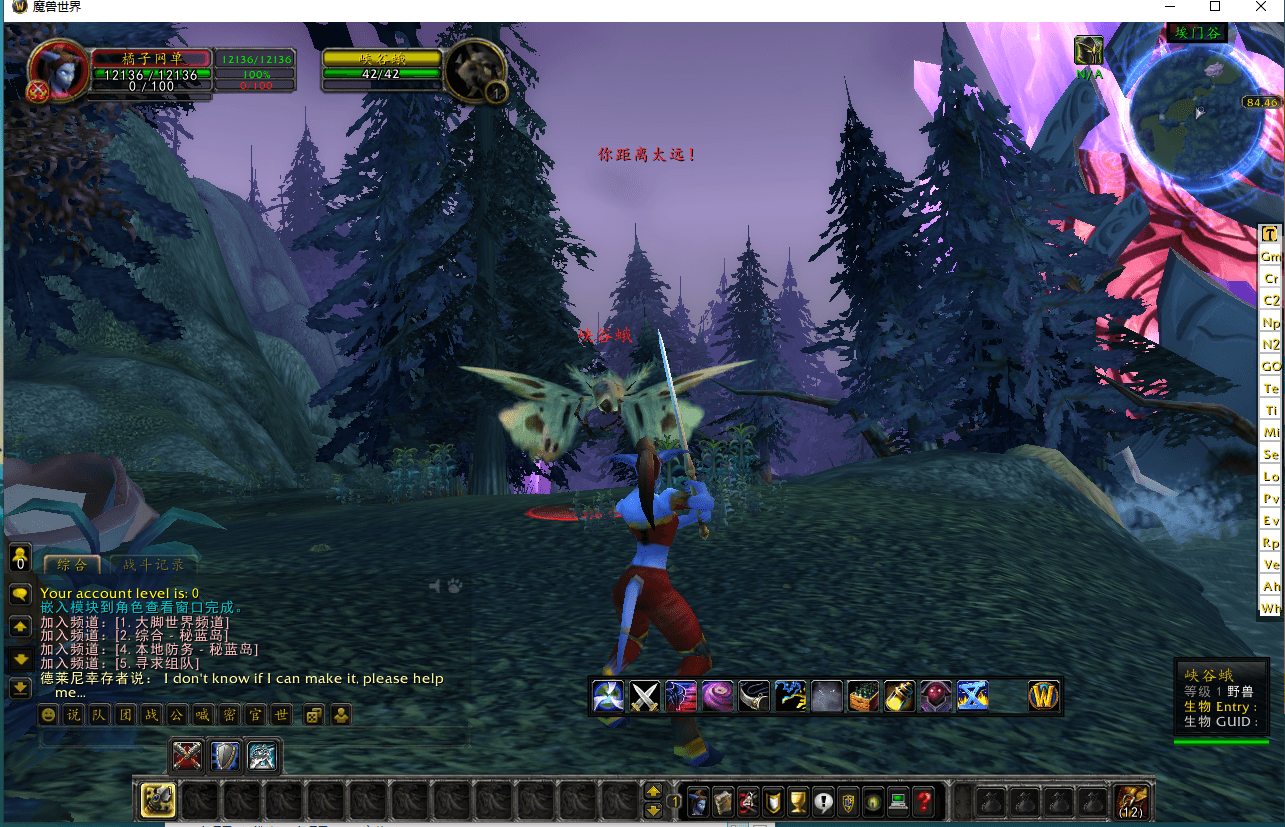This screenshot has height=827, width=1285.
Task: Open the backpack bag slot
Action: [1131, 801]
